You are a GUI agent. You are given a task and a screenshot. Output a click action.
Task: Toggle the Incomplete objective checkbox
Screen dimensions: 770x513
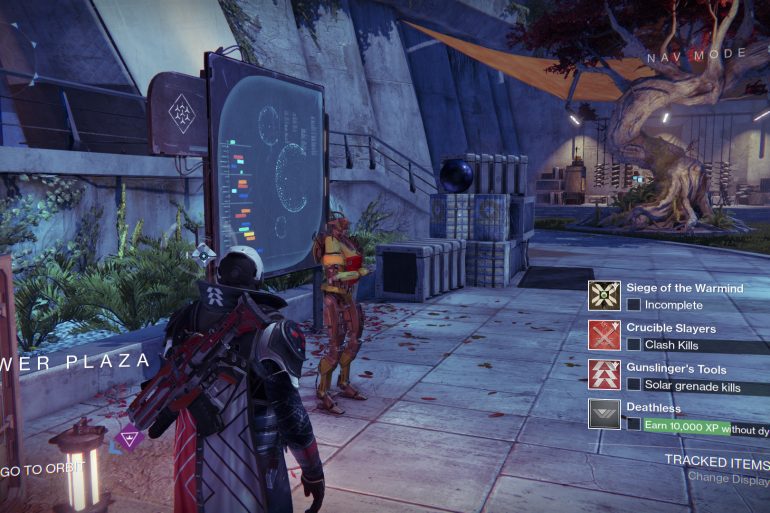[634, 305]
